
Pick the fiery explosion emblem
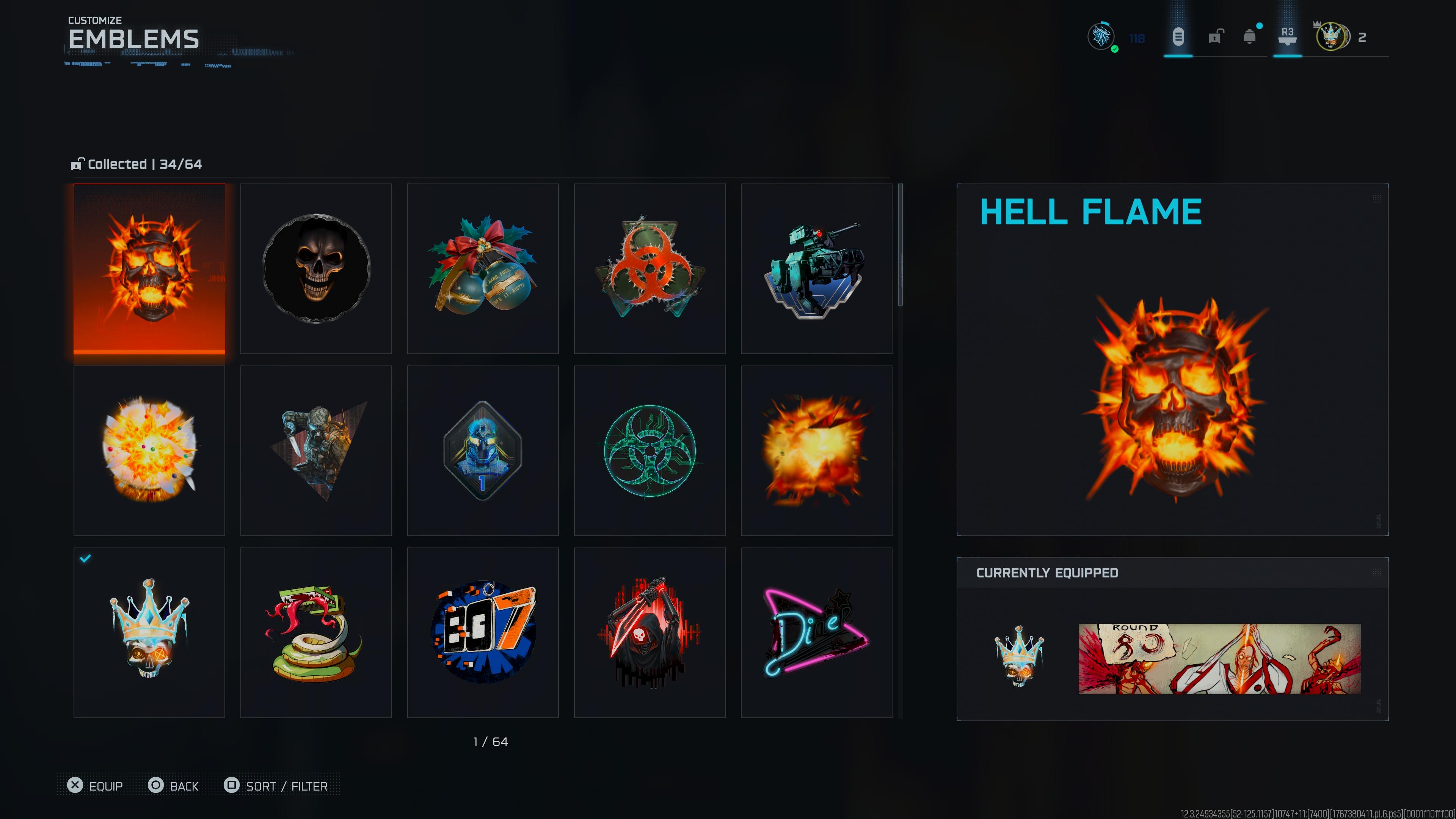816,450
